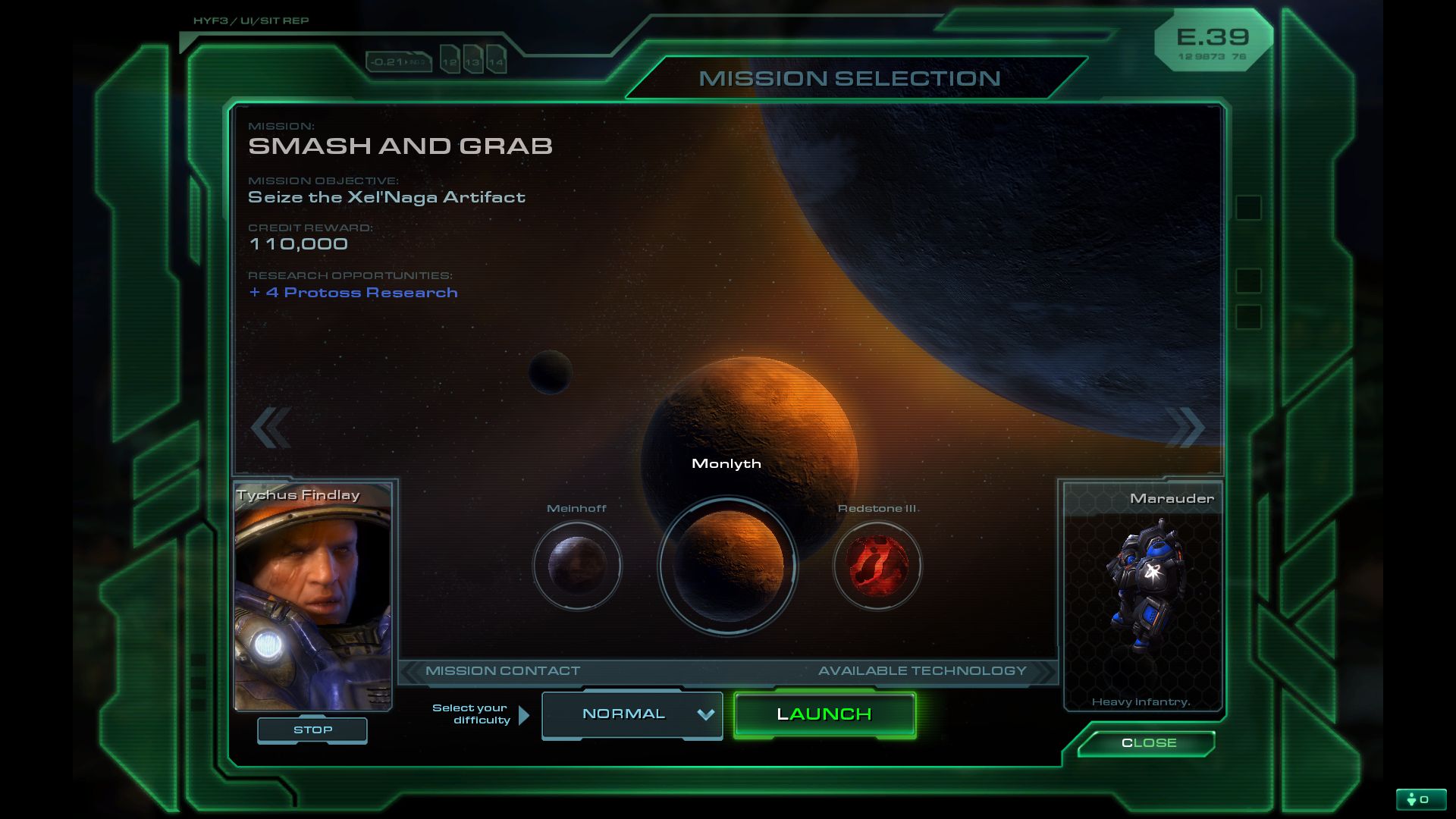The width and height of the screenshot is (1456, 819).
Task: Close the Mission Selection window
Action: coord(1148,743)
